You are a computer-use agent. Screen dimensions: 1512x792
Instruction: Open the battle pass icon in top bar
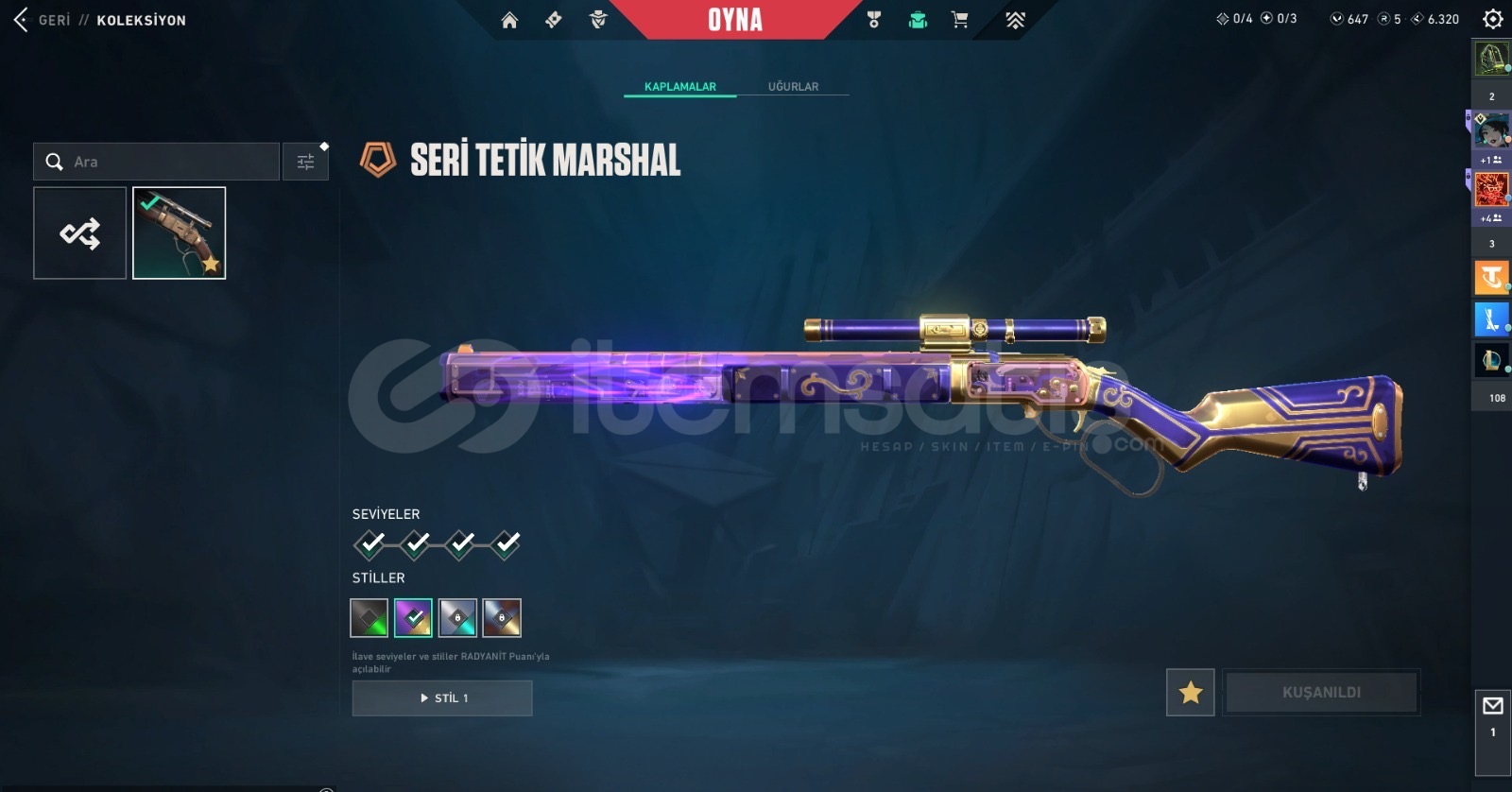[554, 20]
